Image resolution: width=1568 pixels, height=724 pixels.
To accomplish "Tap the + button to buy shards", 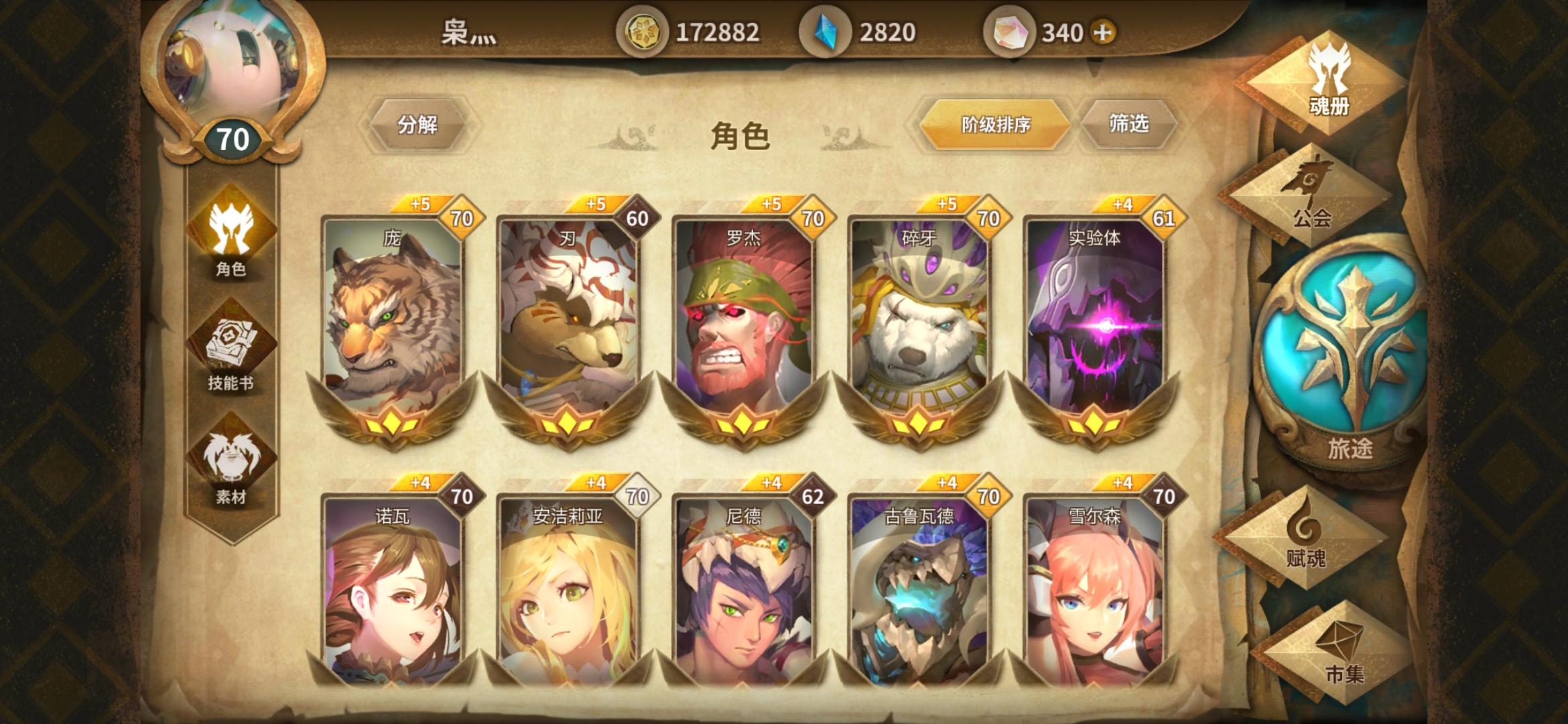I will point(1102,30).
